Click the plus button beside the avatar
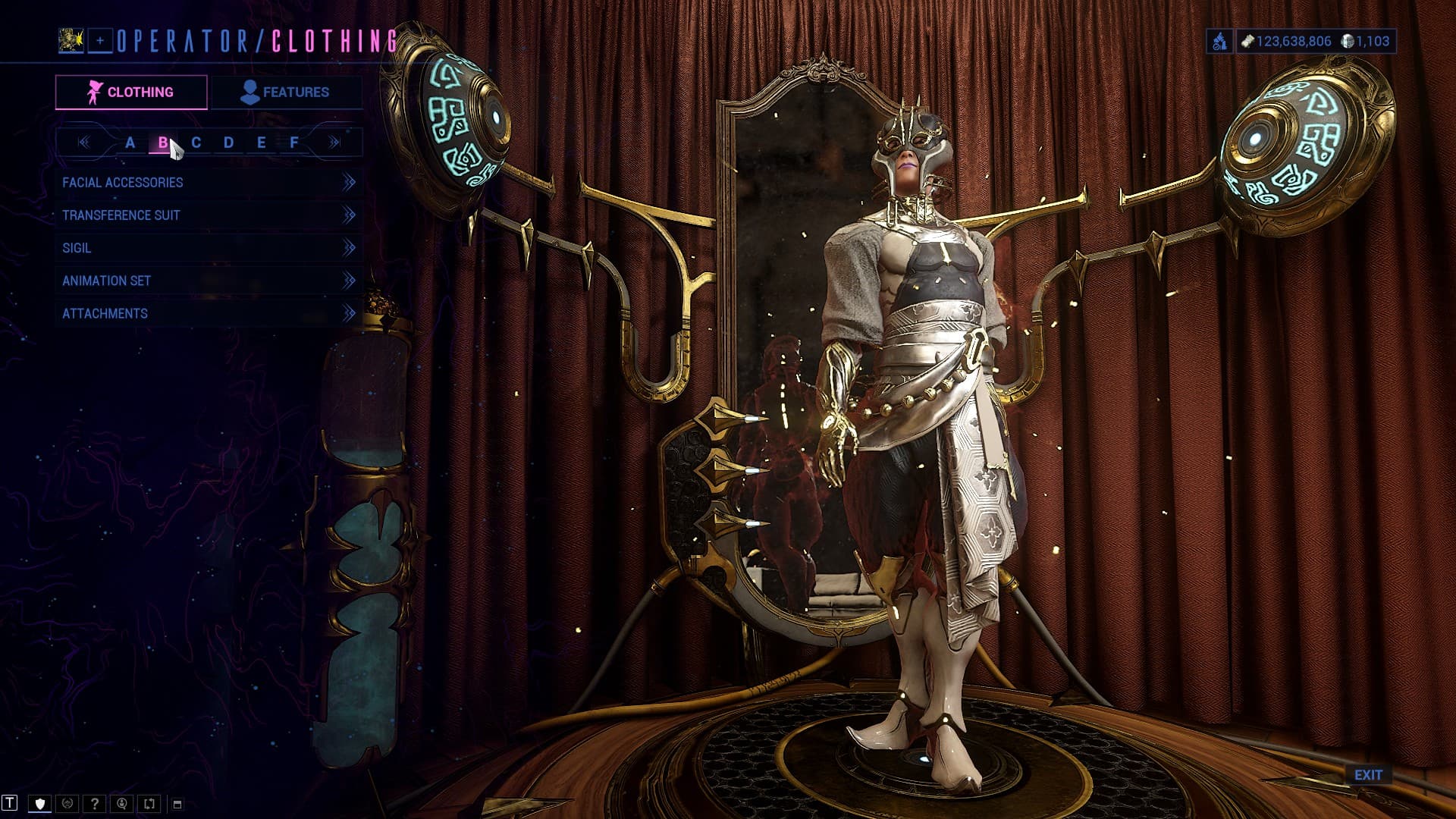Image resolution: width=1456 pixels, height=819 pixels. click(100, 41)
